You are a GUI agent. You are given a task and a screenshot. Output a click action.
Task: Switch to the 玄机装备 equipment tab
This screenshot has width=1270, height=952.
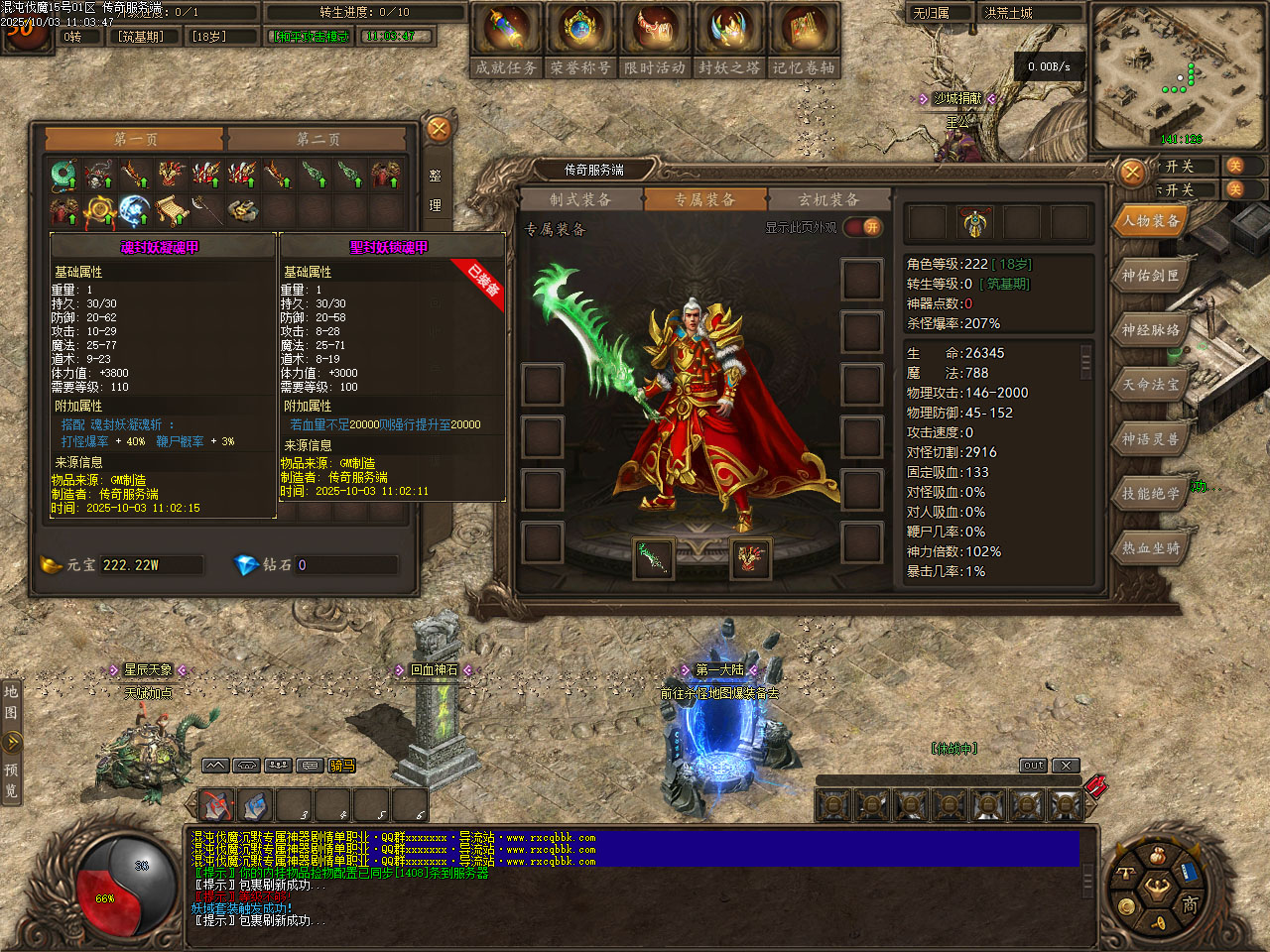(x=828, y=199)
